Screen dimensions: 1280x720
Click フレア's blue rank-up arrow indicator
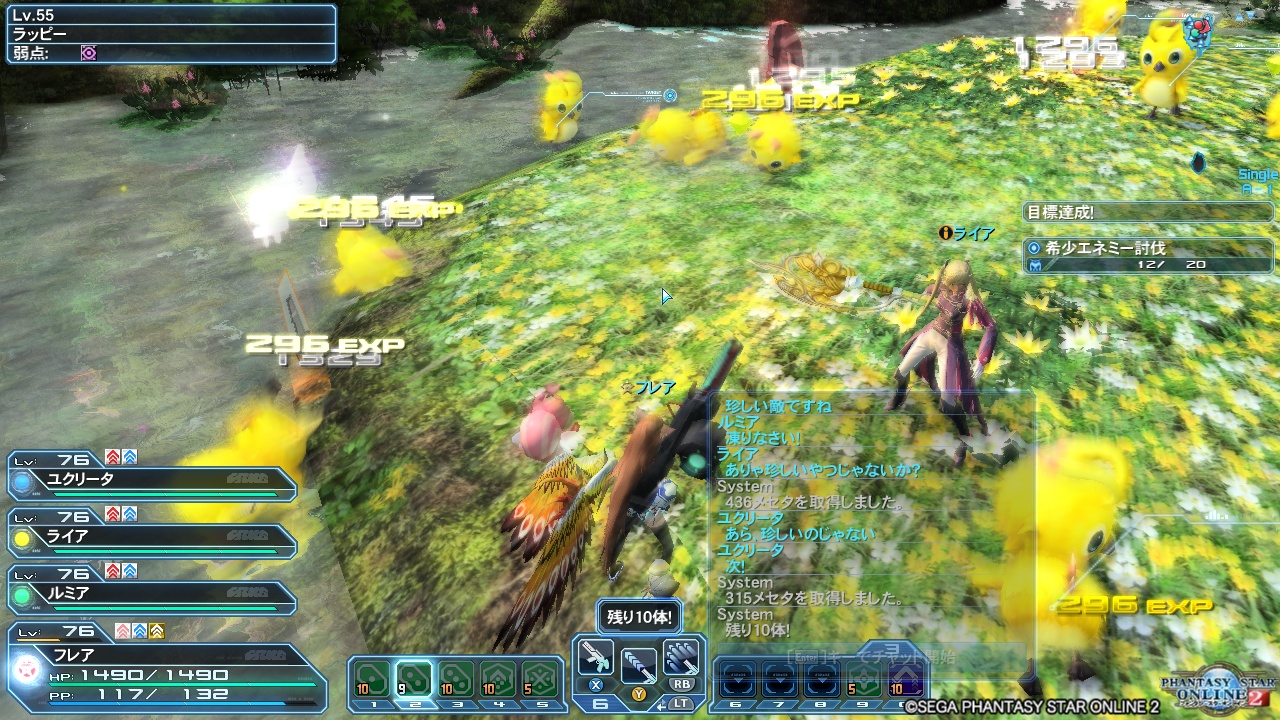click(x=138, y=630)
